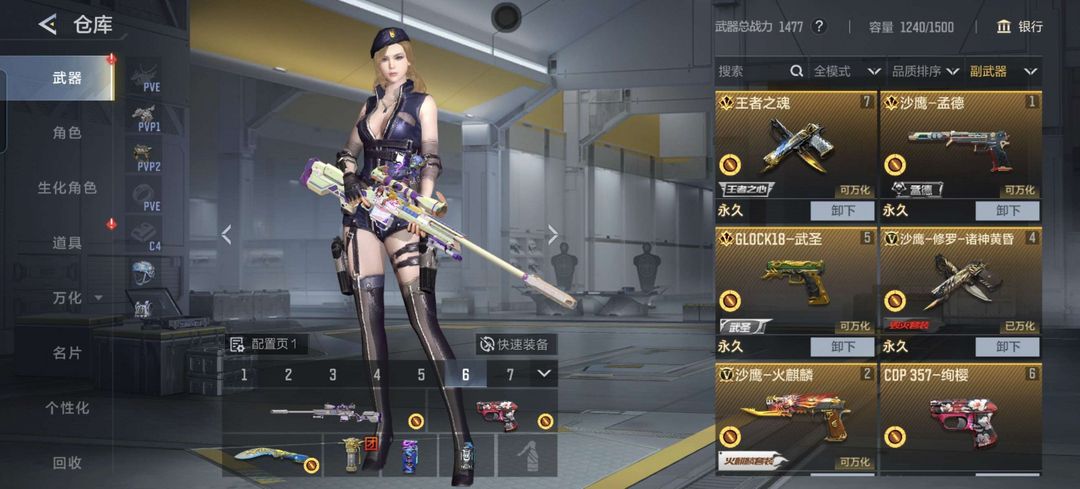Open the 全模式 mode dropdown

tap(846, 71)
